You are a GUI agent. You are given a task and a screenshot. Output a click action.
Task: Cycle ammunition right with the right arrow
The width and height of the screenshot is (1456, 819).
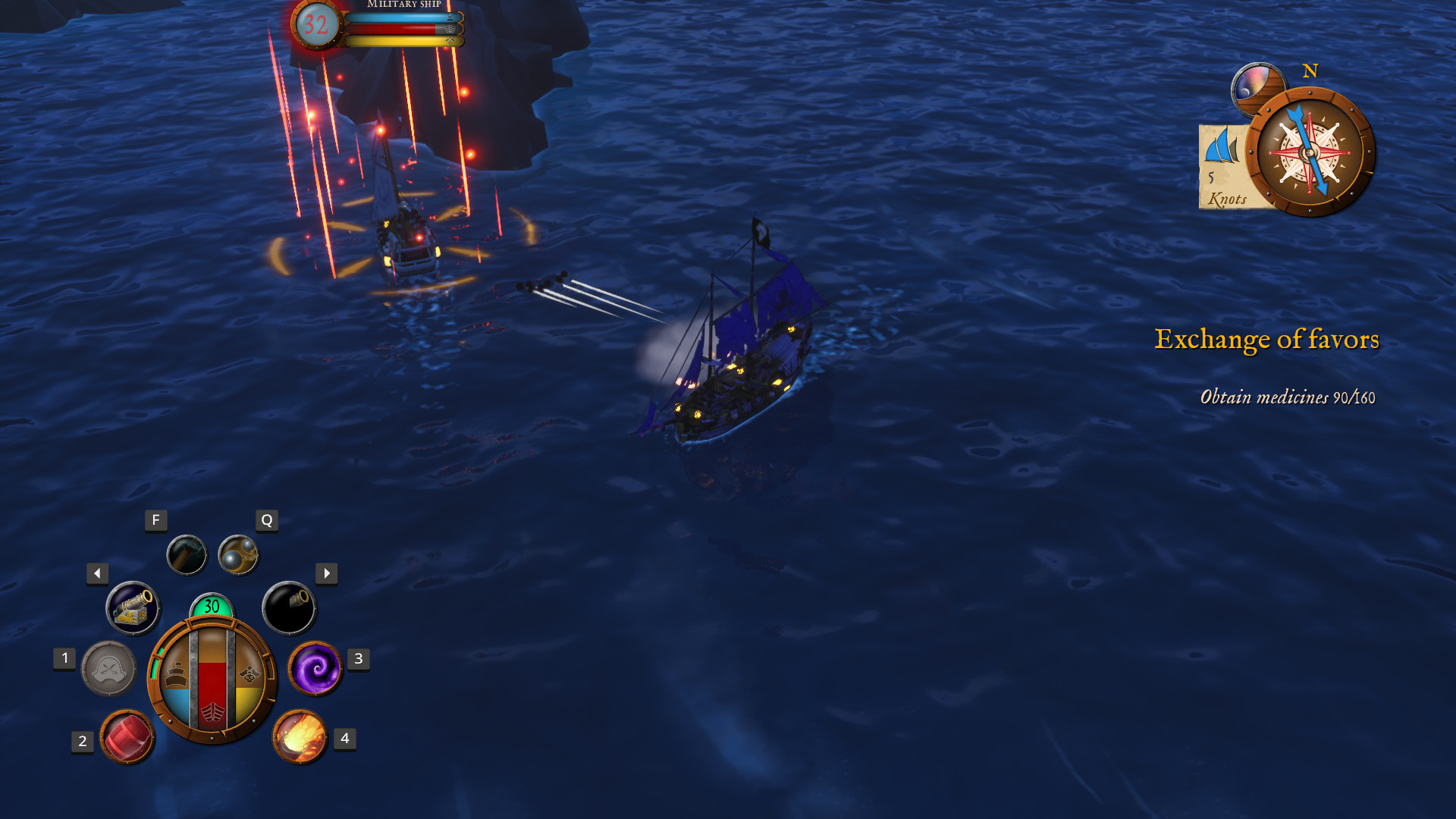coord(326,574)
